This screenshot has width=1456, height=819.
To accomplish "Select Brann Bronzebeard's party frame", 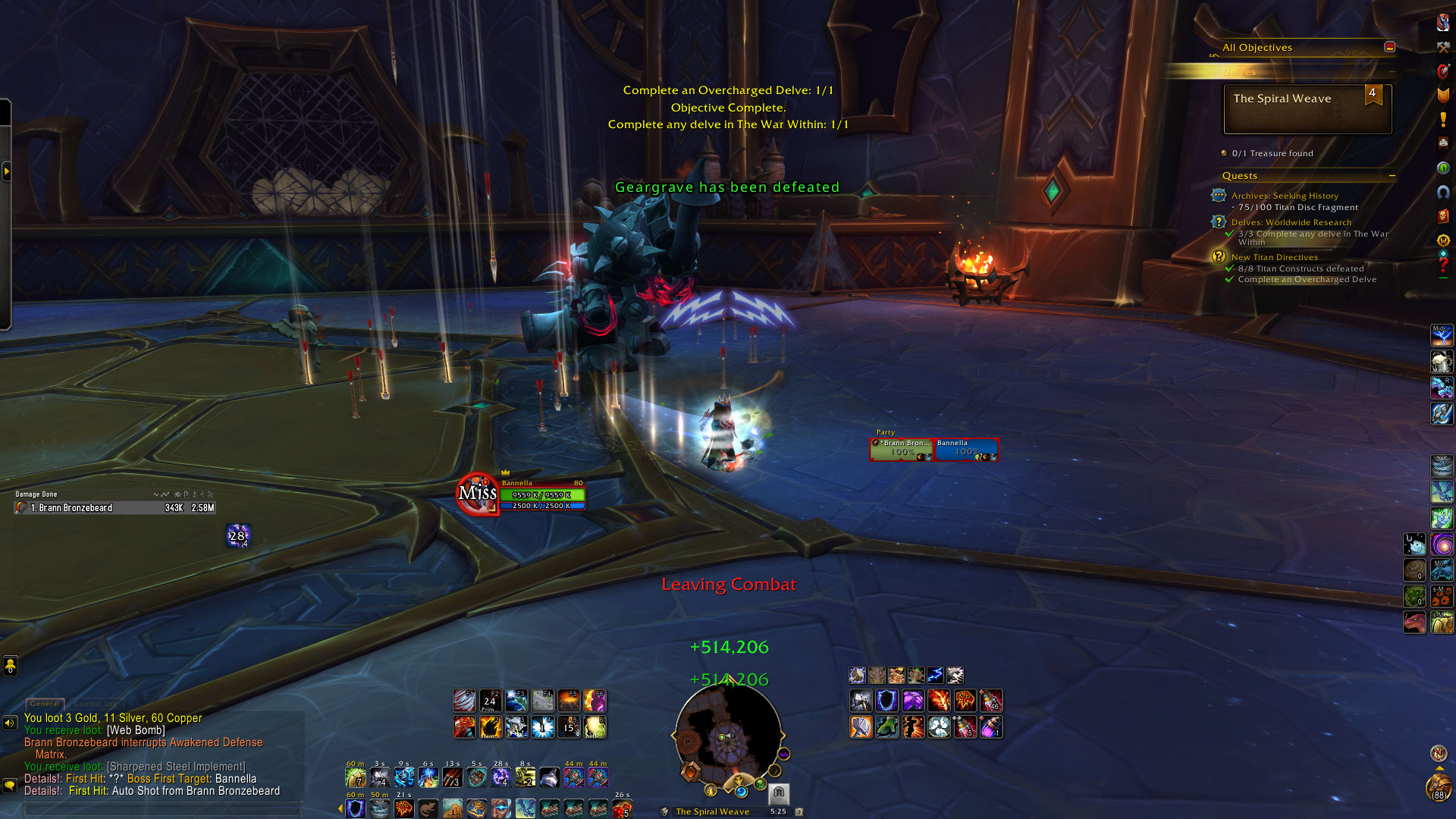I will click(902, 449).
